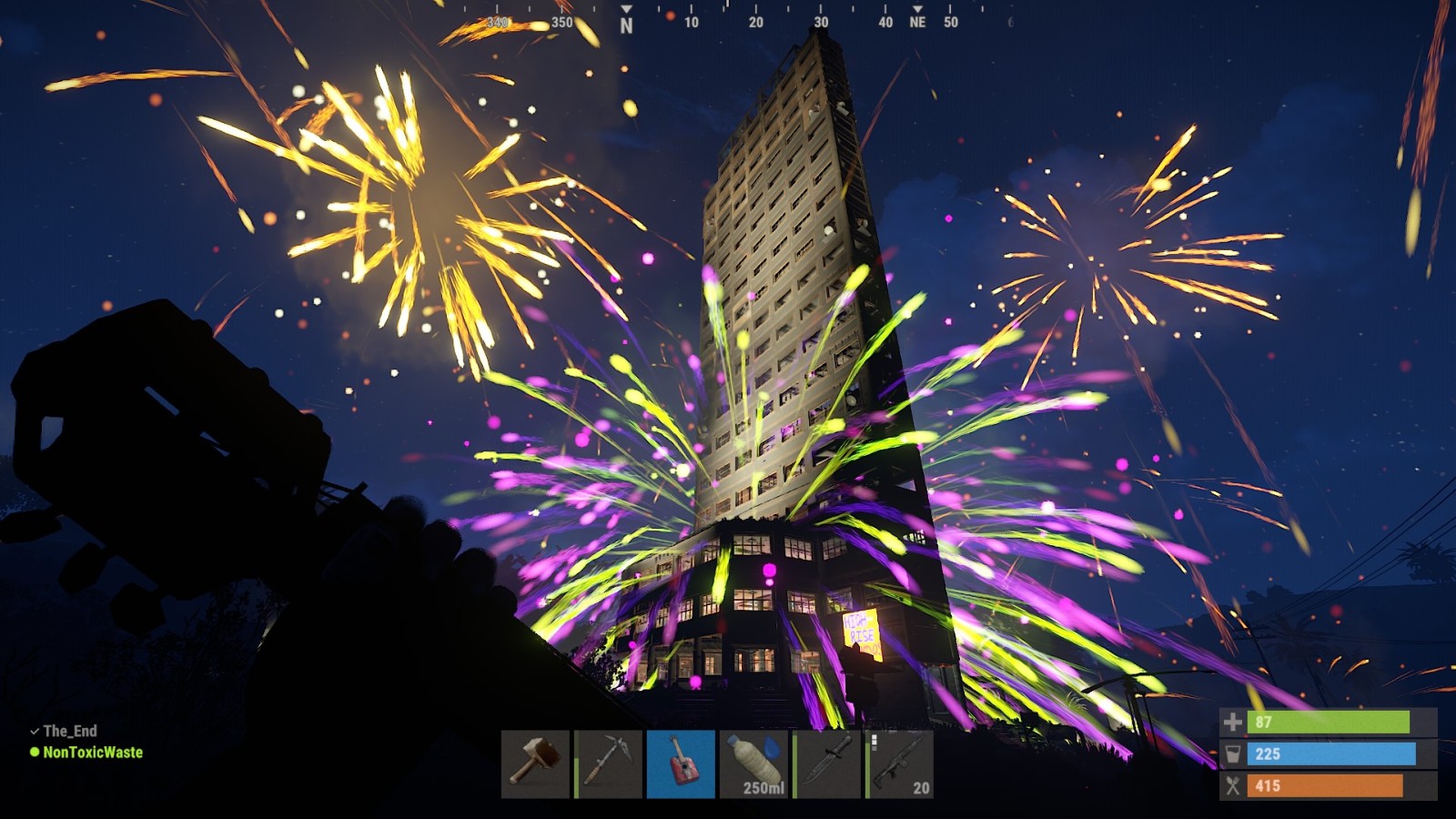The height and width of the screenshot is (819, 1456).
Task: Equip the pickaxe from the hotbar
Action: point(608,764)
